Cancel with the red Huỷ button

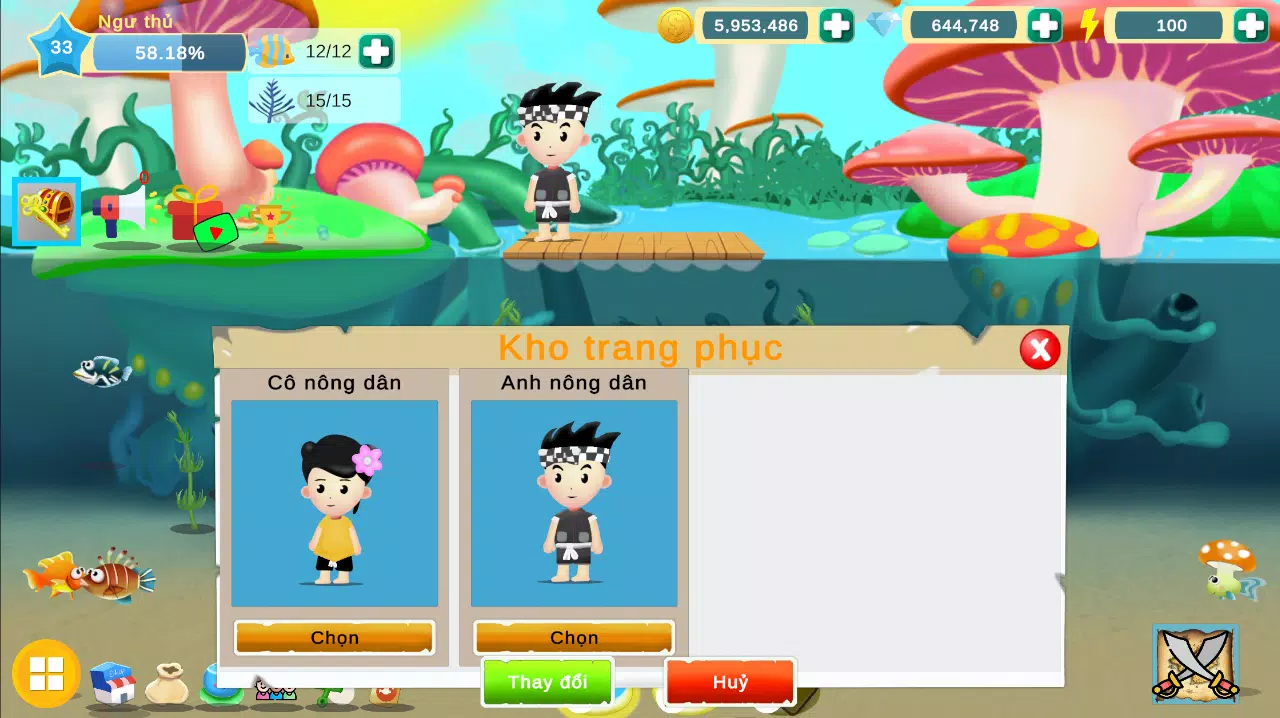tap(730, 682)
